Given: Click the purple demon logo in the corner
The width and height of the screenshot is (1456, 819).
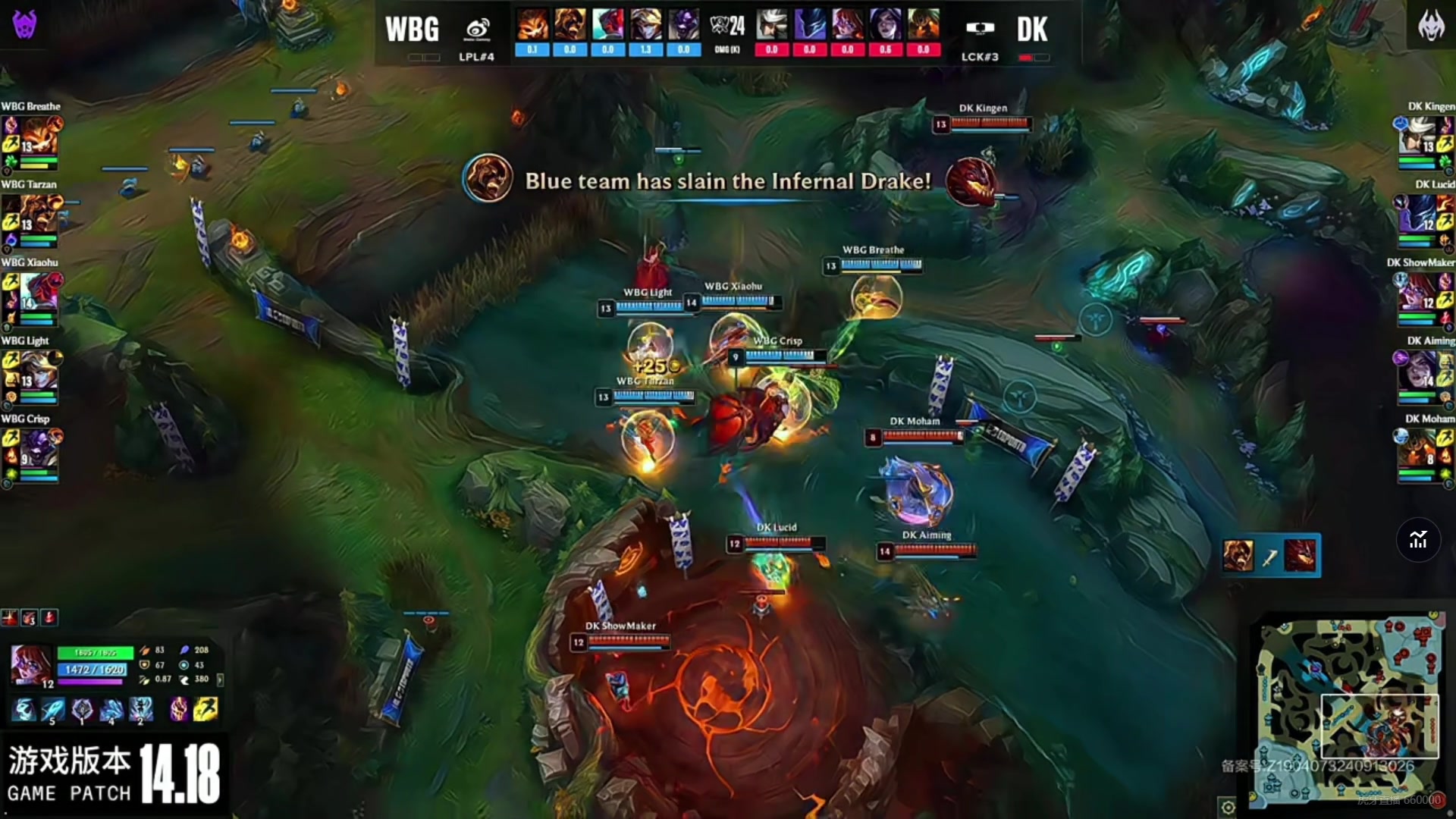Looking at the screenshot, I should (x=24, y=24).
